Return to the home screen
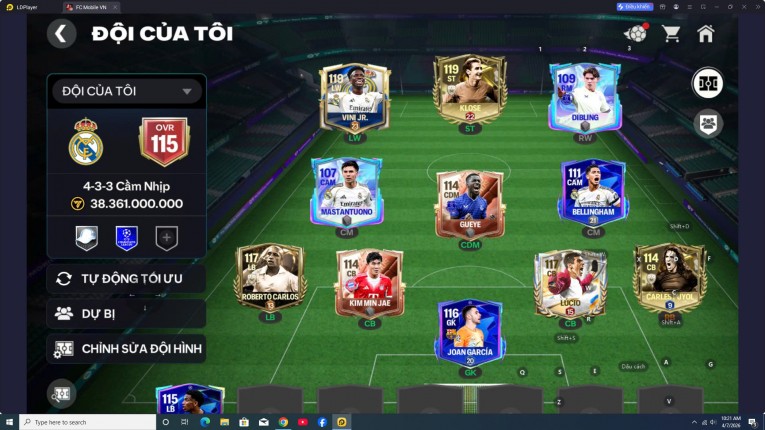Viewport: 765px width, 430px height. point(706,33)
